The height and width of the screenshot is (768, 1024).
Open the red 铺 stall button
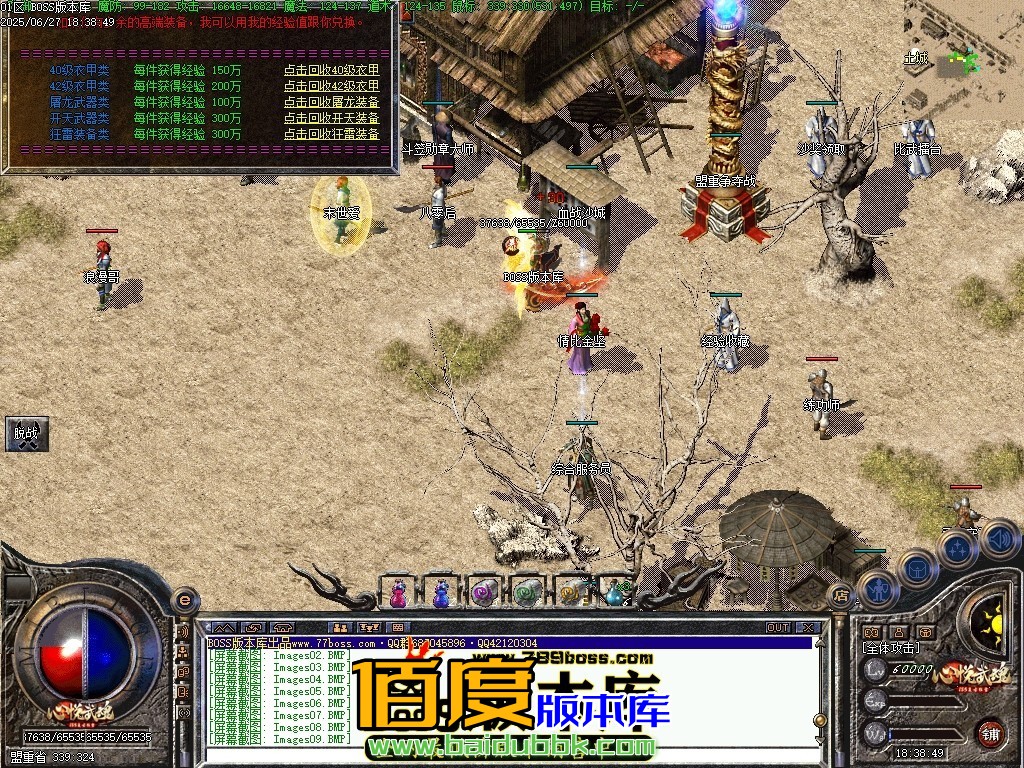990,733
